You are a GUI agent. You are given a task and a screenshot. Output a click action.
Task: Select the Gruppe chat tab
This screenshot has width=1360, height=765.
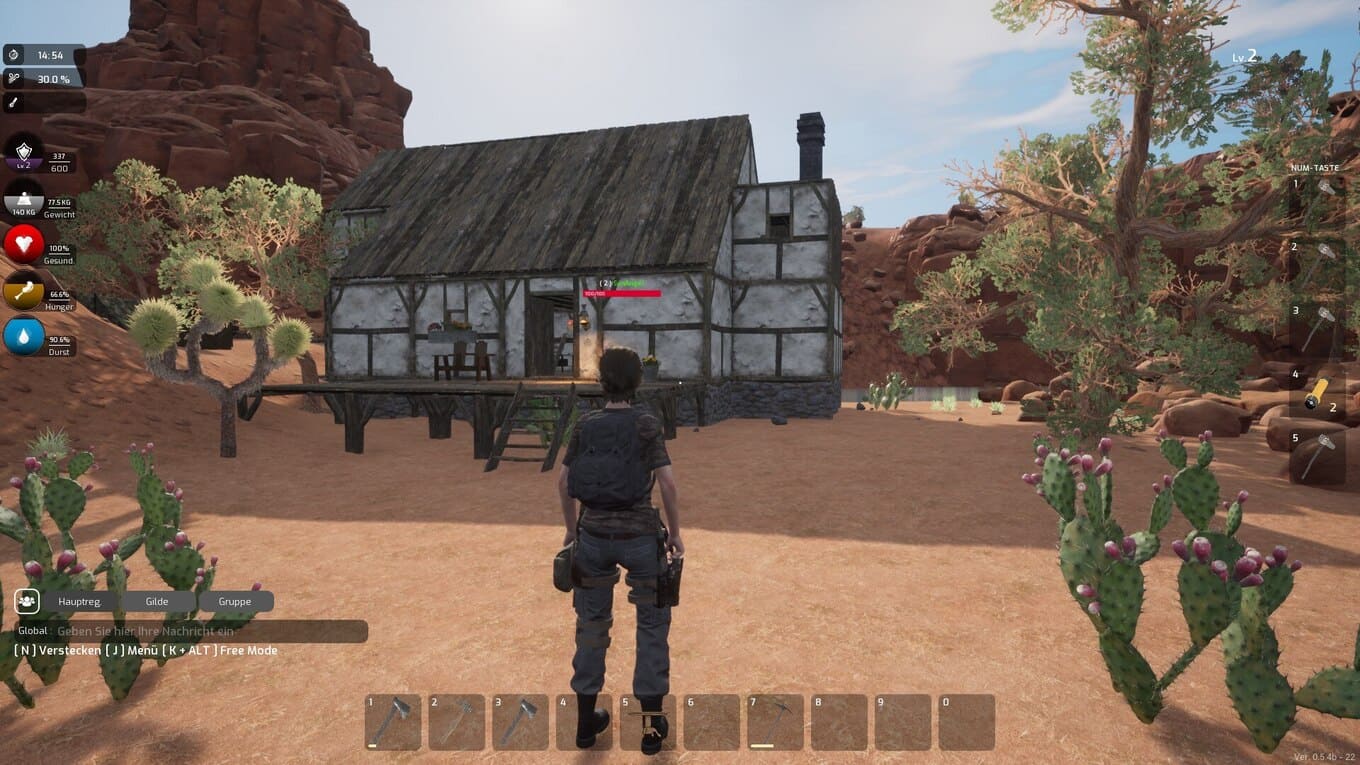pos(236,602)
